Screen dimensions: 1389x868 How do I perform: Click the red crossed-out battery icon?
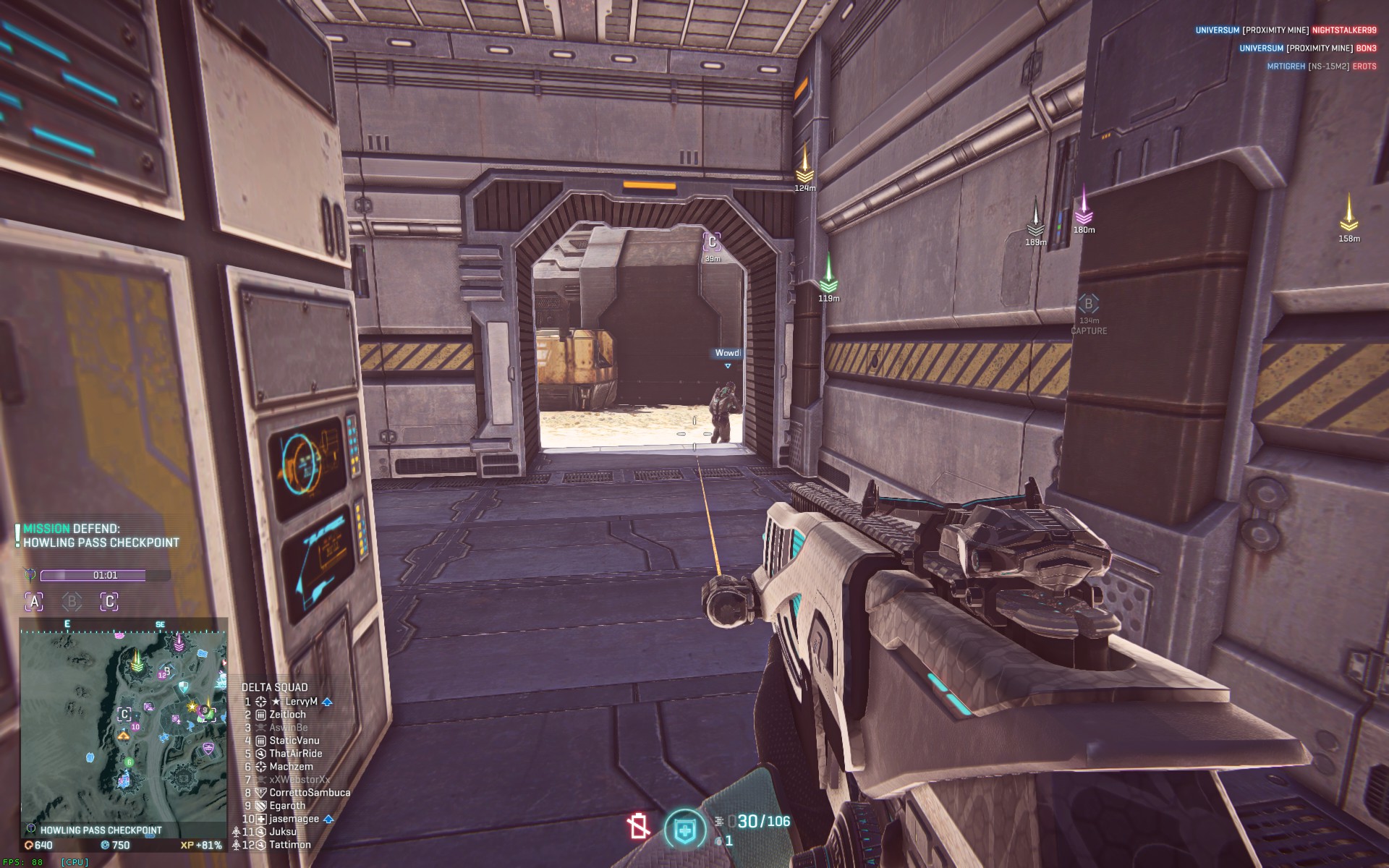639,826
